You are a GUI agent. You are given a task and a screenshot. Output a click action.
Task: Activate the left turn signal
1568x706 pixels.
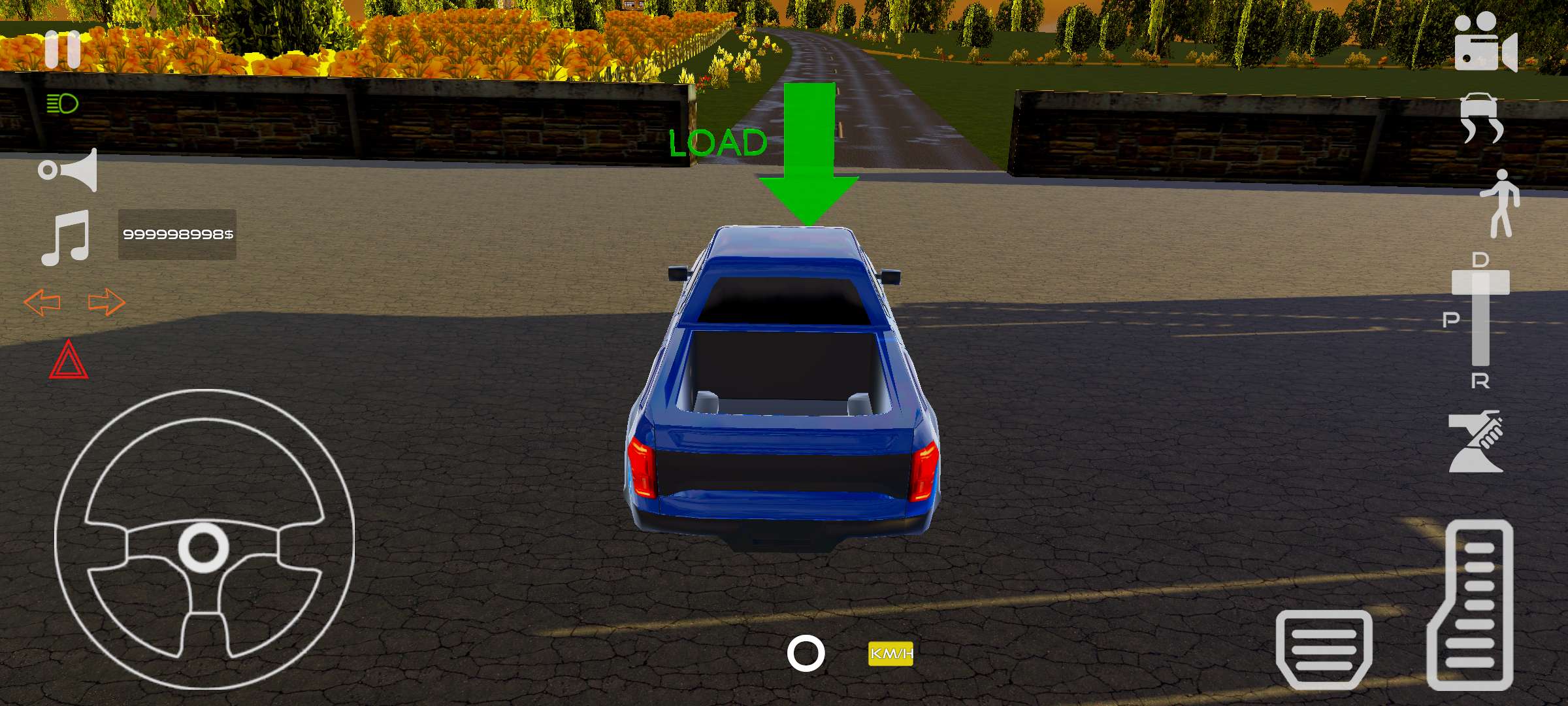click(41, 302)
